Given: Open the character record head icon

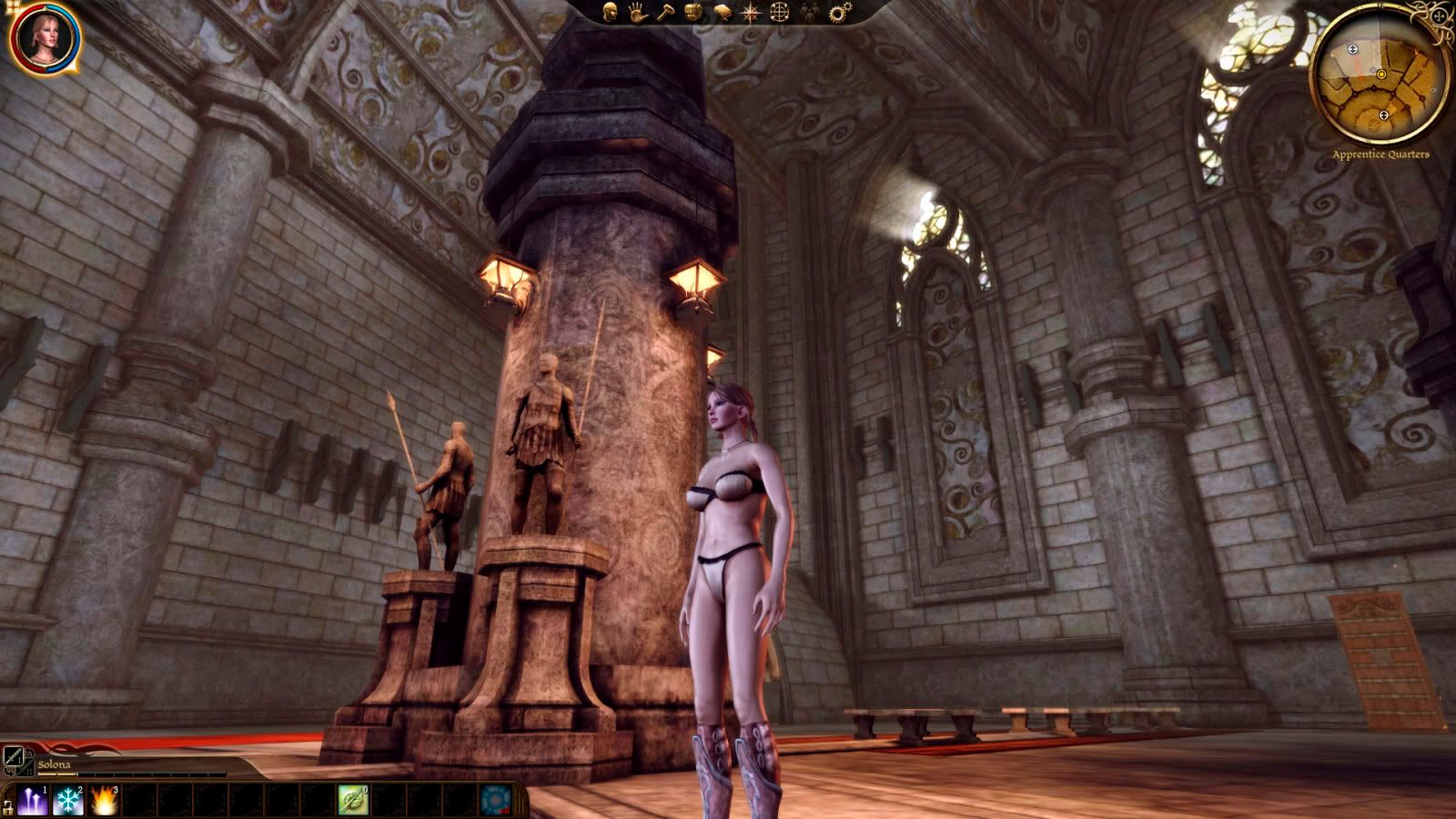Looking at the screenshot, I should pyautogui.click(x=611, y=12).
